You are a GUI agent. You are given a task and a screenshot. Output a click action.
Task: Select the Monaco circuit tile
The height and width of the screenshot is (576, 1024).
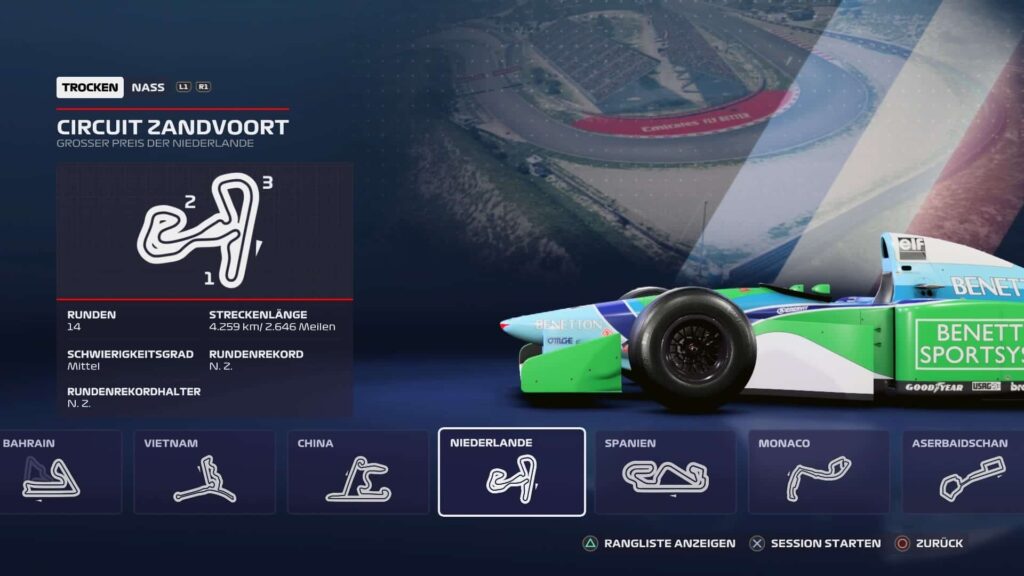(x=818, y=472)
